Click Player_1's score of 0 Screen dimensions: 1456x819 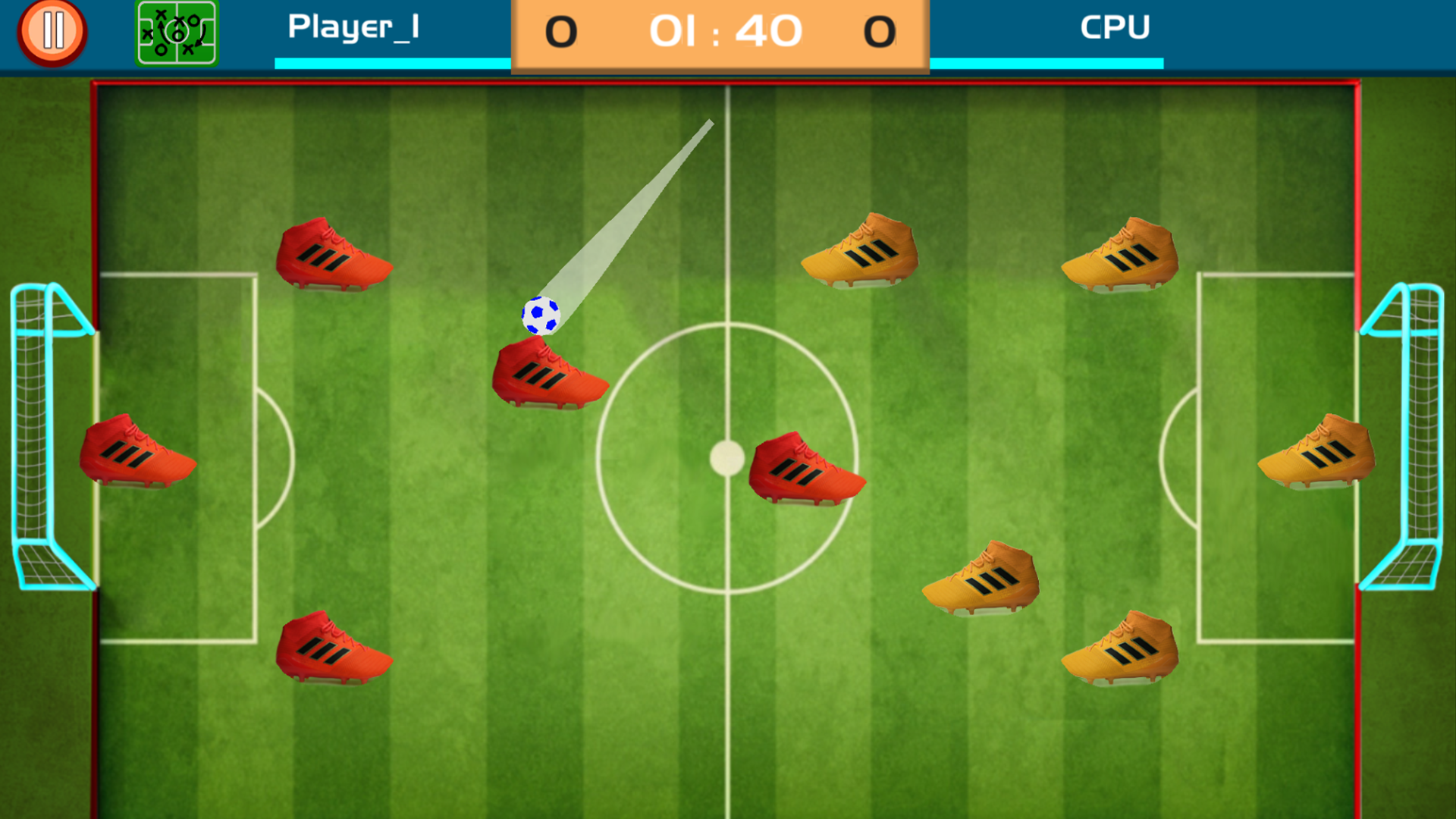click(x=562, y=32)
